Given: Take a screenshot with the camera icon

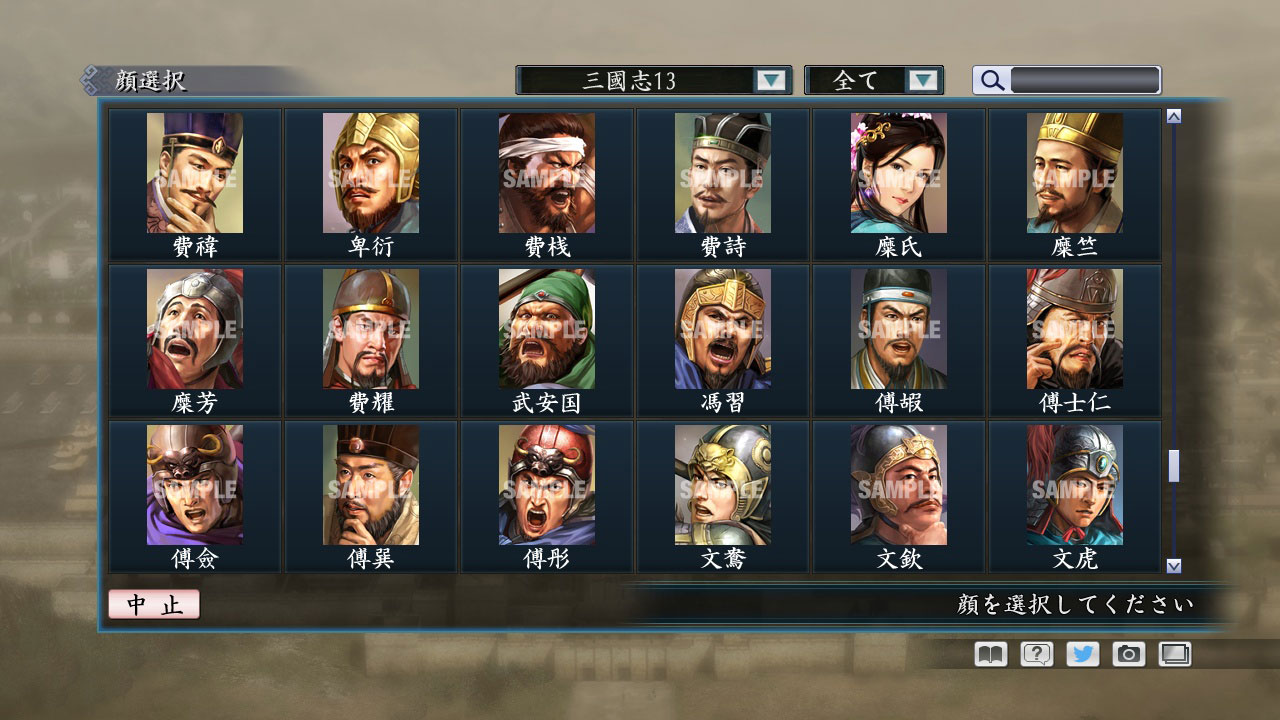Looking at the screenshot, I should [1128, 654].
